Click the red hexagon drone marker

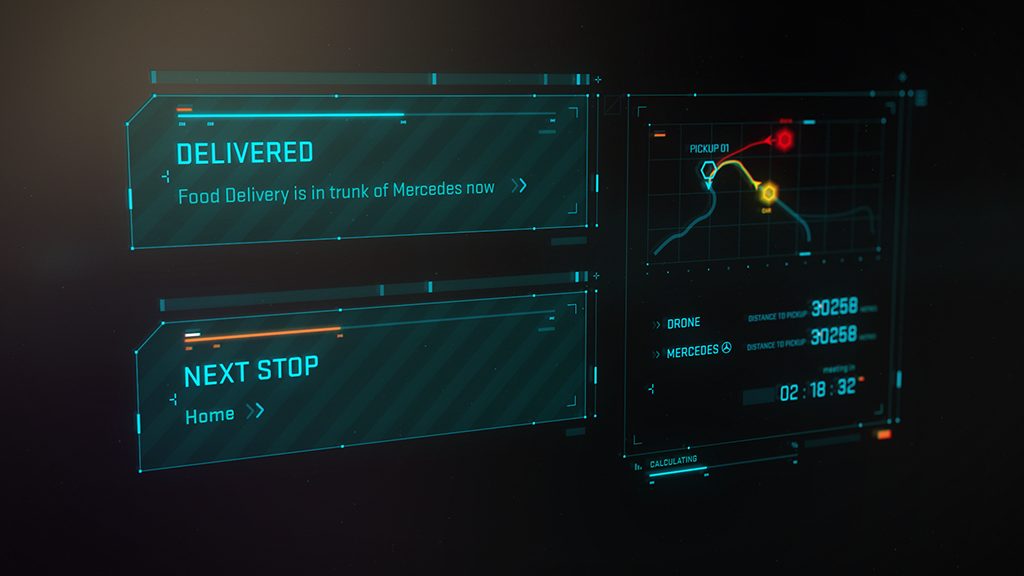785,139
